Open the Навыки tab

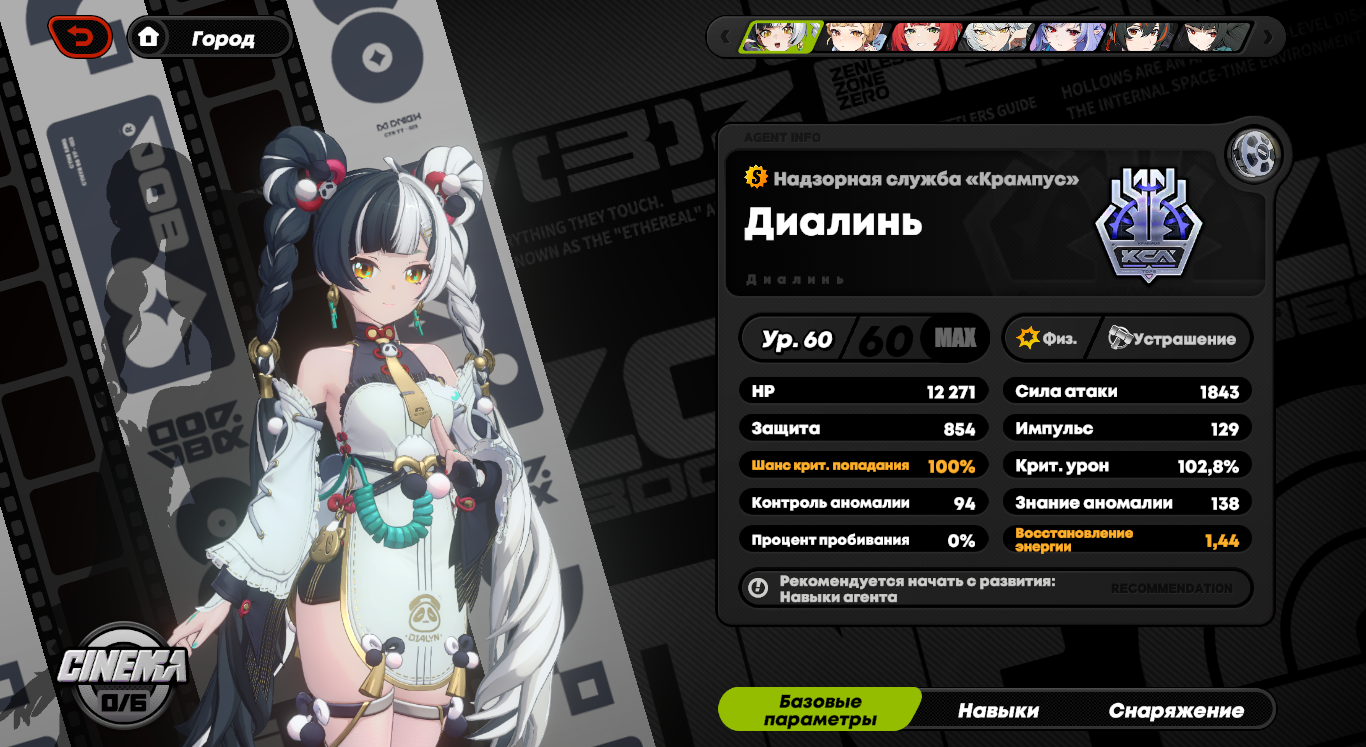(x=998, y=710)
